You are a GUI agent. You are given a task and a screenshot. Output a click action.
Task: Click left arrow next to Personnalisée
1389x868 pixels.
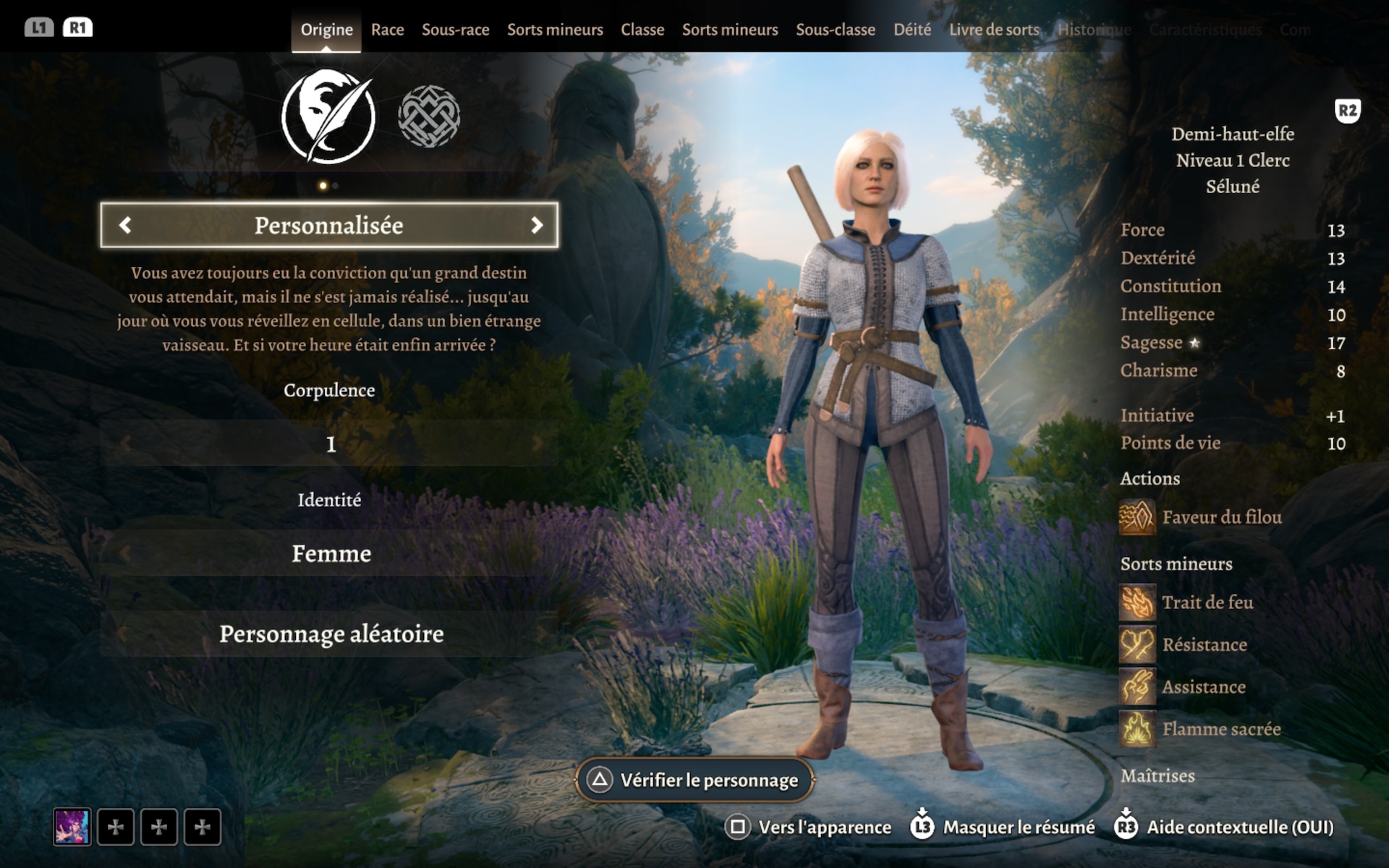[125, 225]
